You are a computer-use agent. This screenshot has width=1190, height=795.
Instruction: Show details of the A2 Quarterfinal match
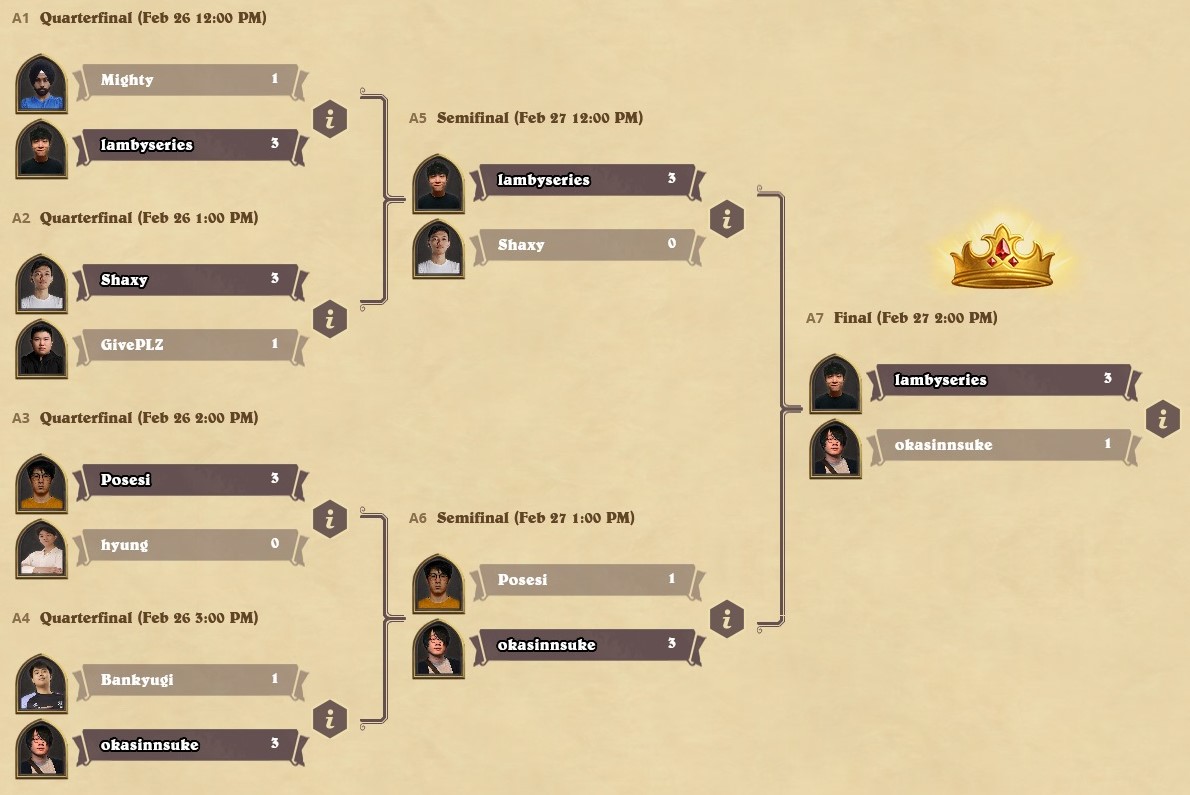coord(330,319)
